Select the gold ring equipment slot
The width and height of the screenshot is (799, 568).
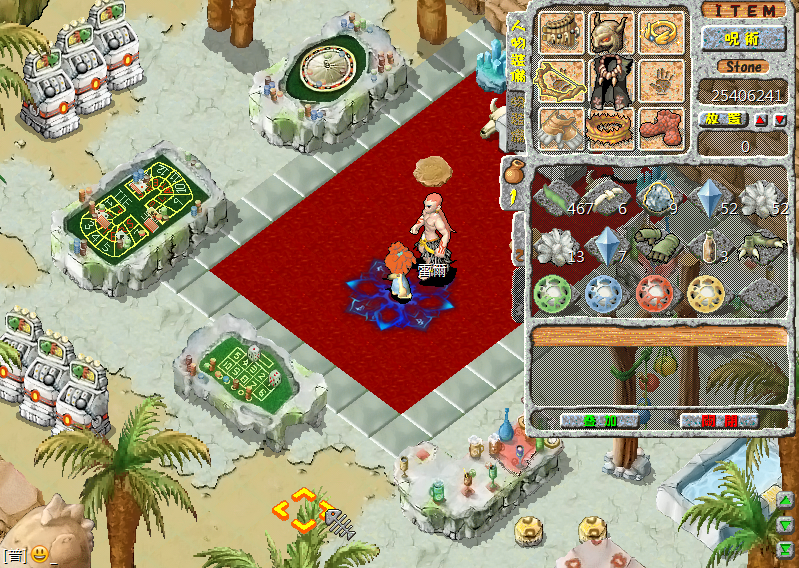(662, 33)
